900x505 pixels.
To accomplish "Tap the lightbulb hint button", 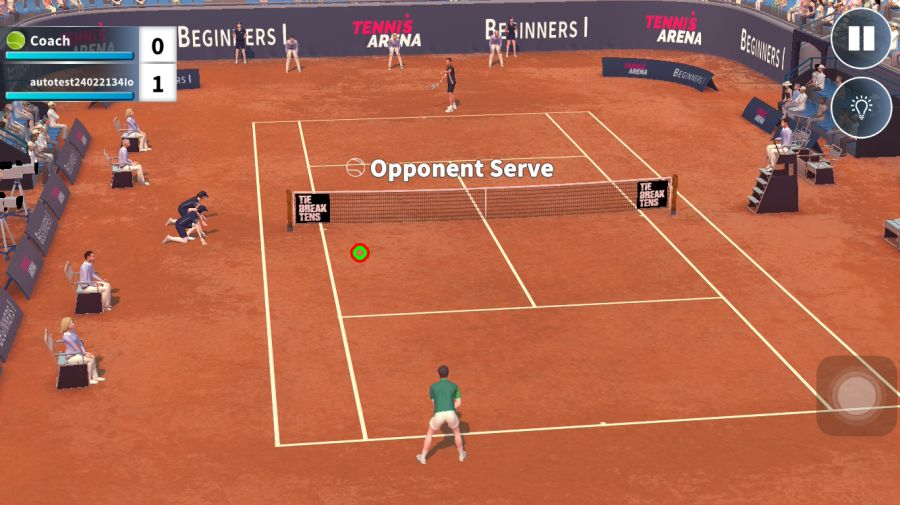I will pyautogui.click(x=861, y=107).
